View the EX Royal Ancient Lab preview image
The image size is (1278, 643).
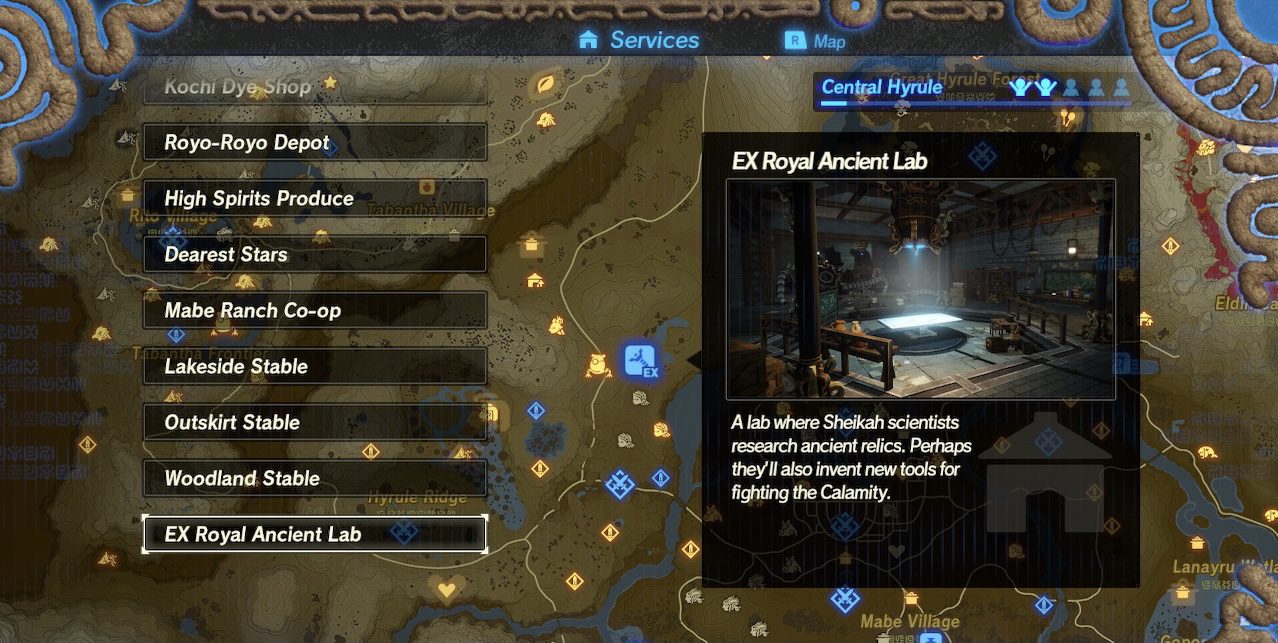(920, 289)
